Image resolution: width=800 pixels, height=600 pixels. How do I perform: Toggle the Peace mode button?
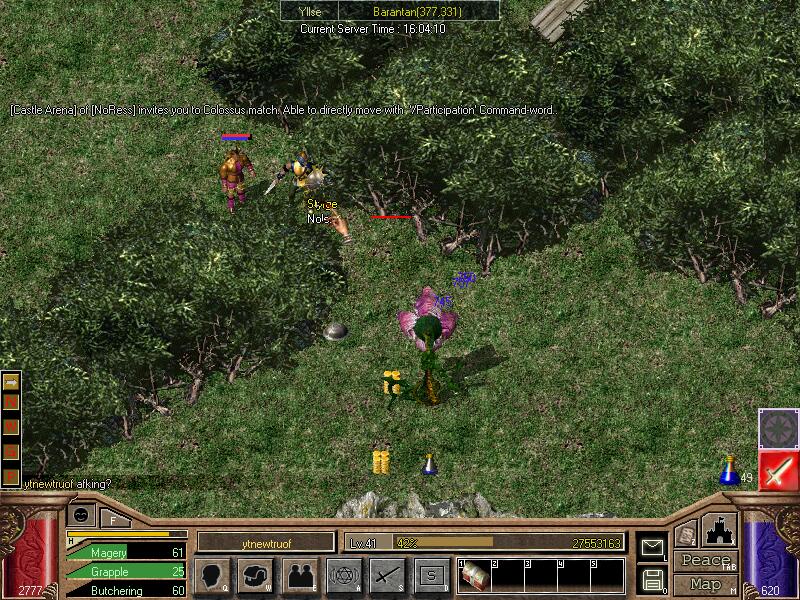coord(706,561)
